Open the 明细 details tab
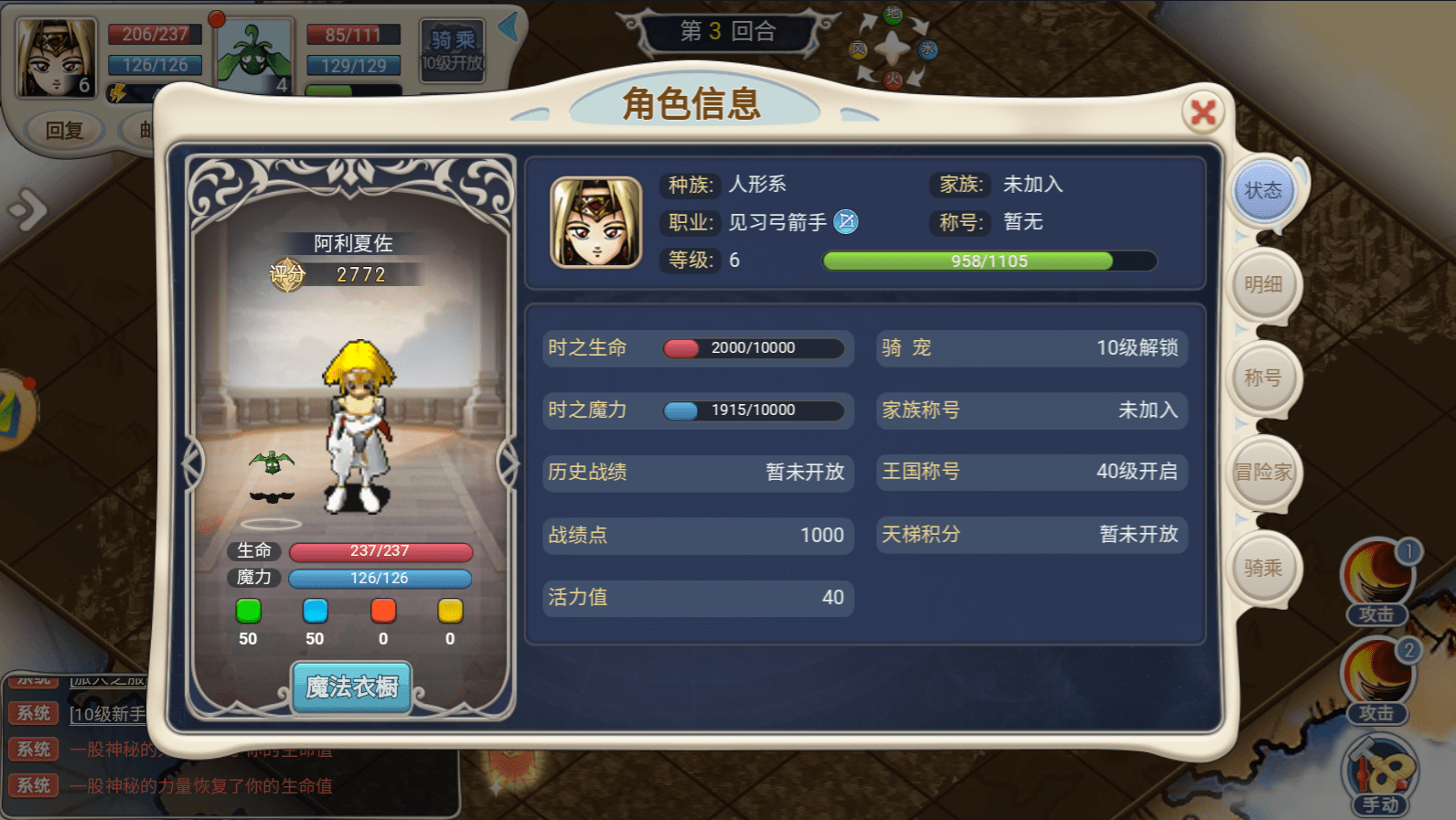 pyautogui.click(x=1263, y=284)
